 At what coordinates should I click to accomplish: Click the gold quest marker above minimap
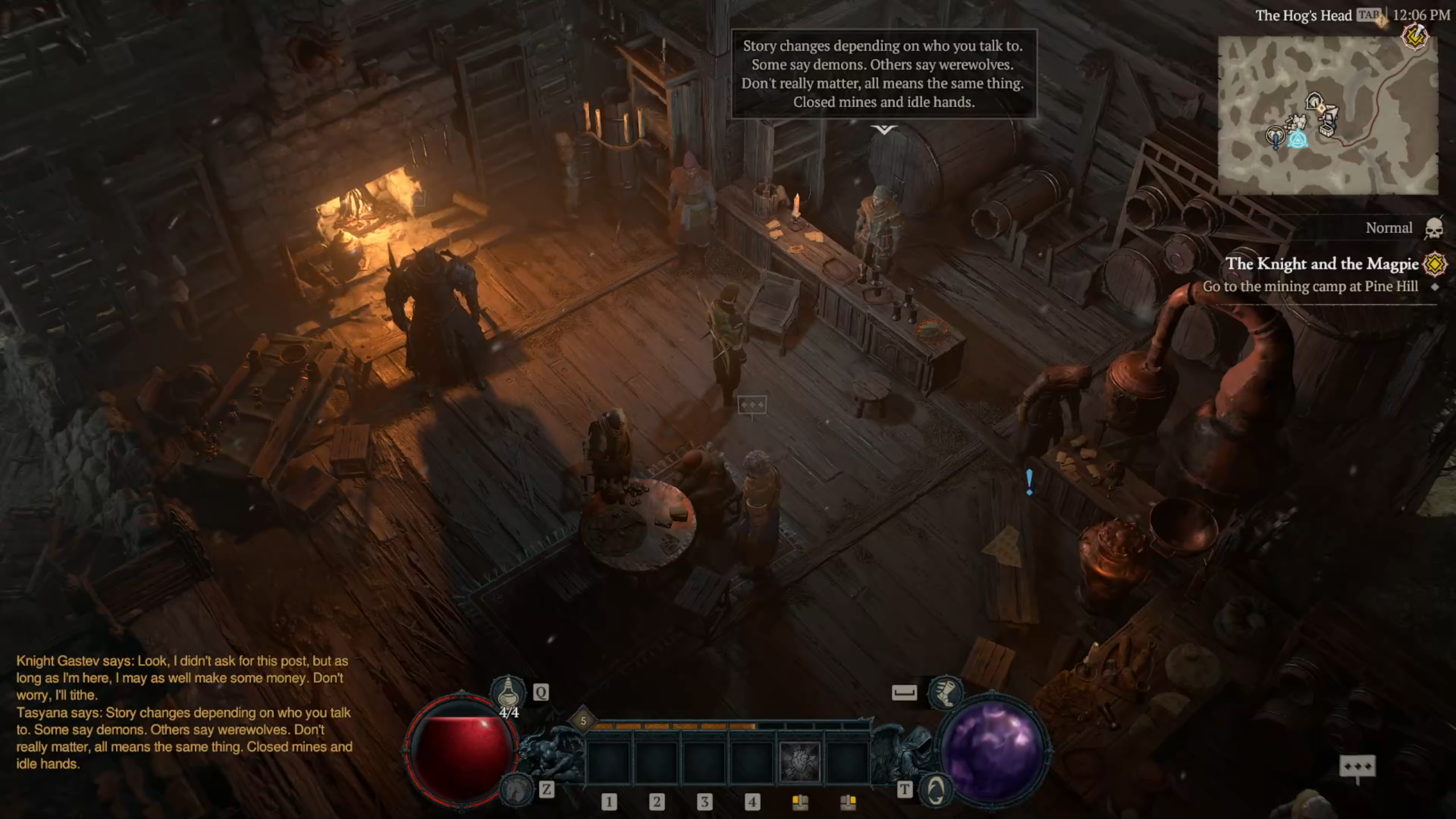[1414, 38]
